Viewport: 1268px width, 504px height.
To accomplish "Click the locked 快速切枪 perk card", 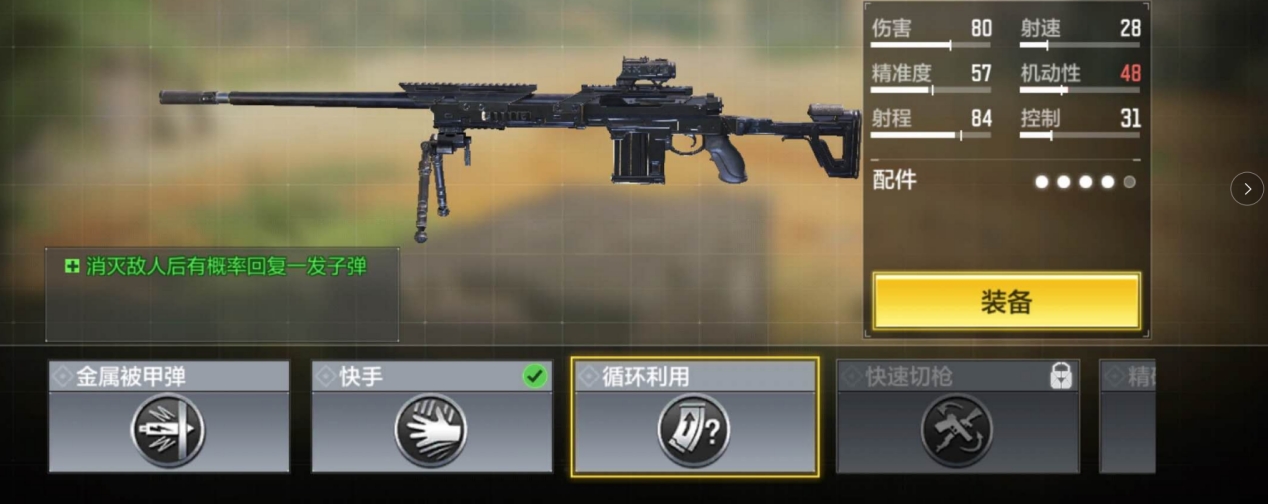I will pos(957,417).
